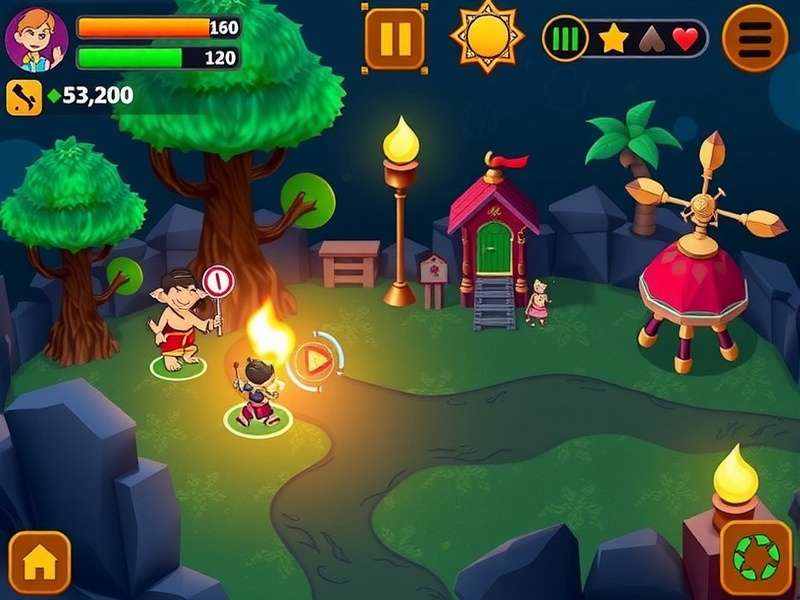Open the yellow torch currency icon
800x600 pixels.
coord(22,96)
